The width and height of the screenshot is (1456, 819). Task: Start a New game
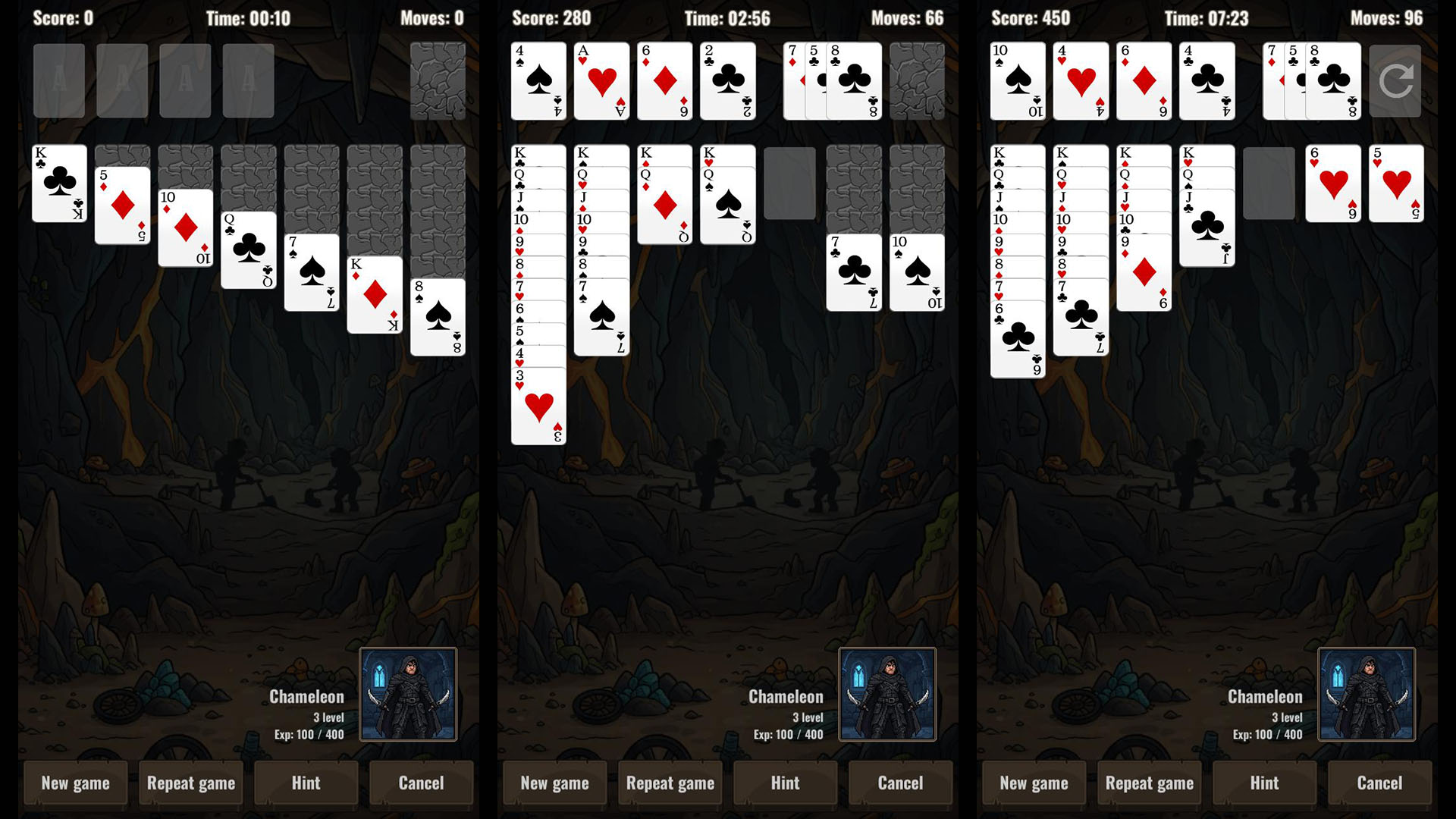[75, 783]
